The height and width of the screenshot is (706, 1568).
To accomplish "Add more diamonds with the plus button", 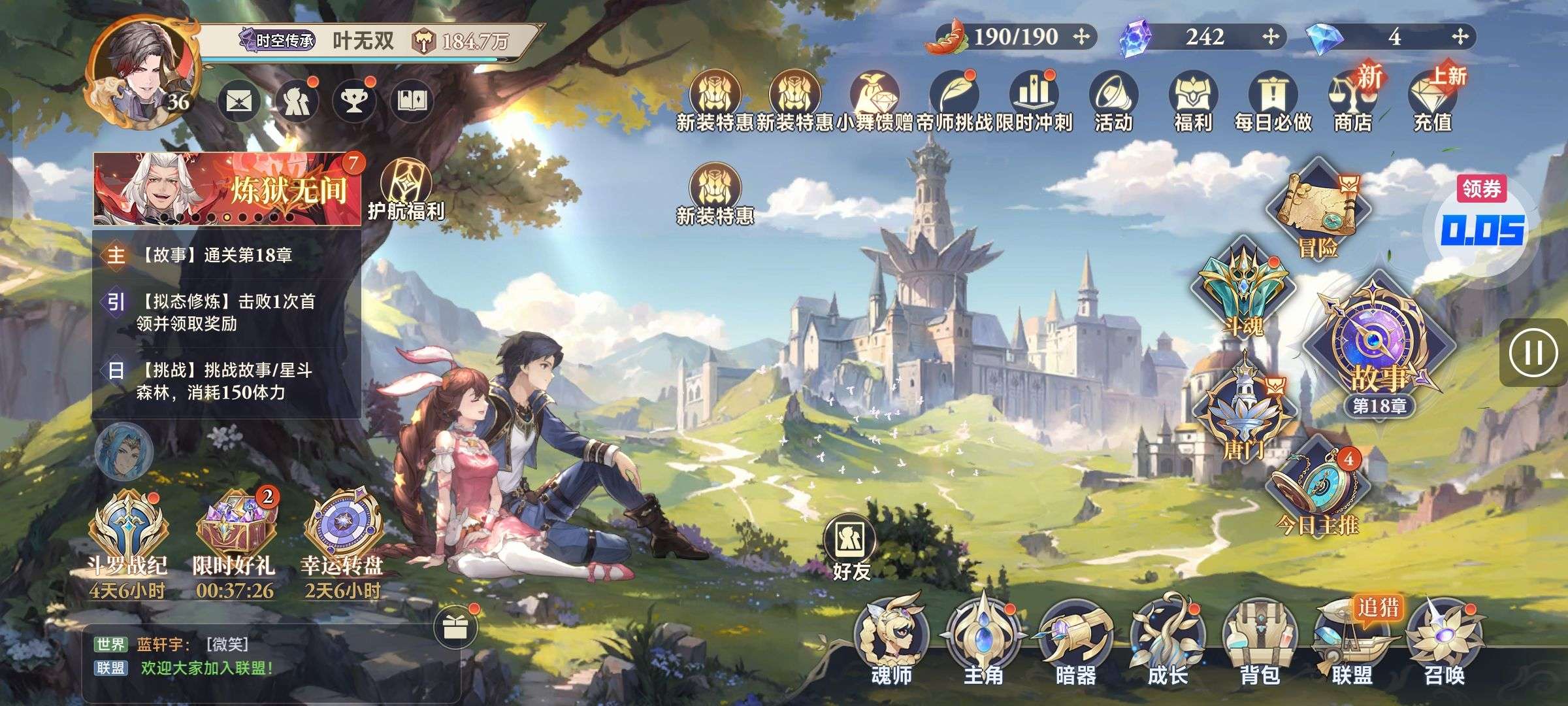I will [x=1460, y=37].
